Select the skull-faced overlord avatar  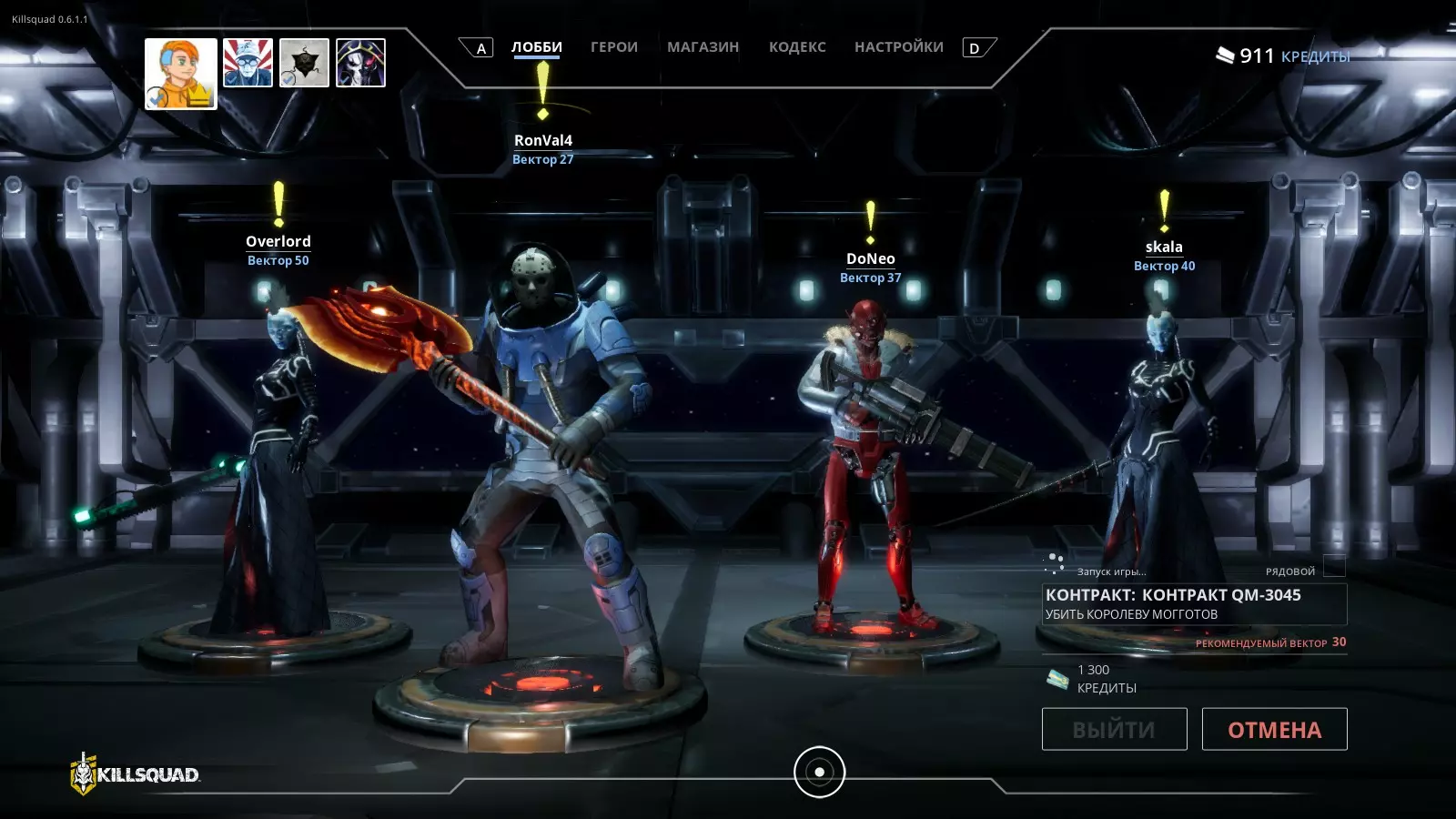[x=360, y=63]
